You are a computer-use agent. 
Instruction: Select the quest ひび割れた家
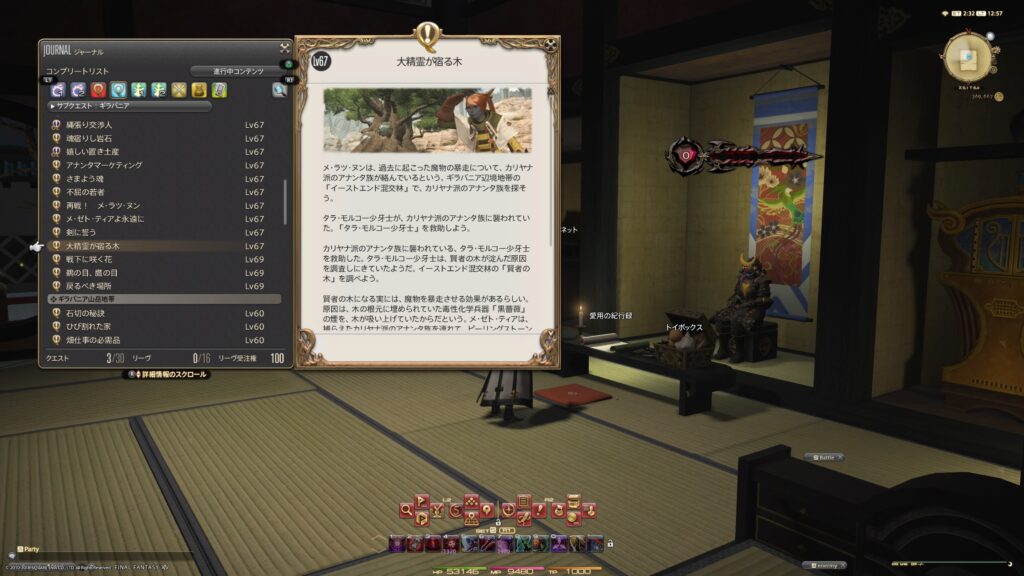point(90,327)
